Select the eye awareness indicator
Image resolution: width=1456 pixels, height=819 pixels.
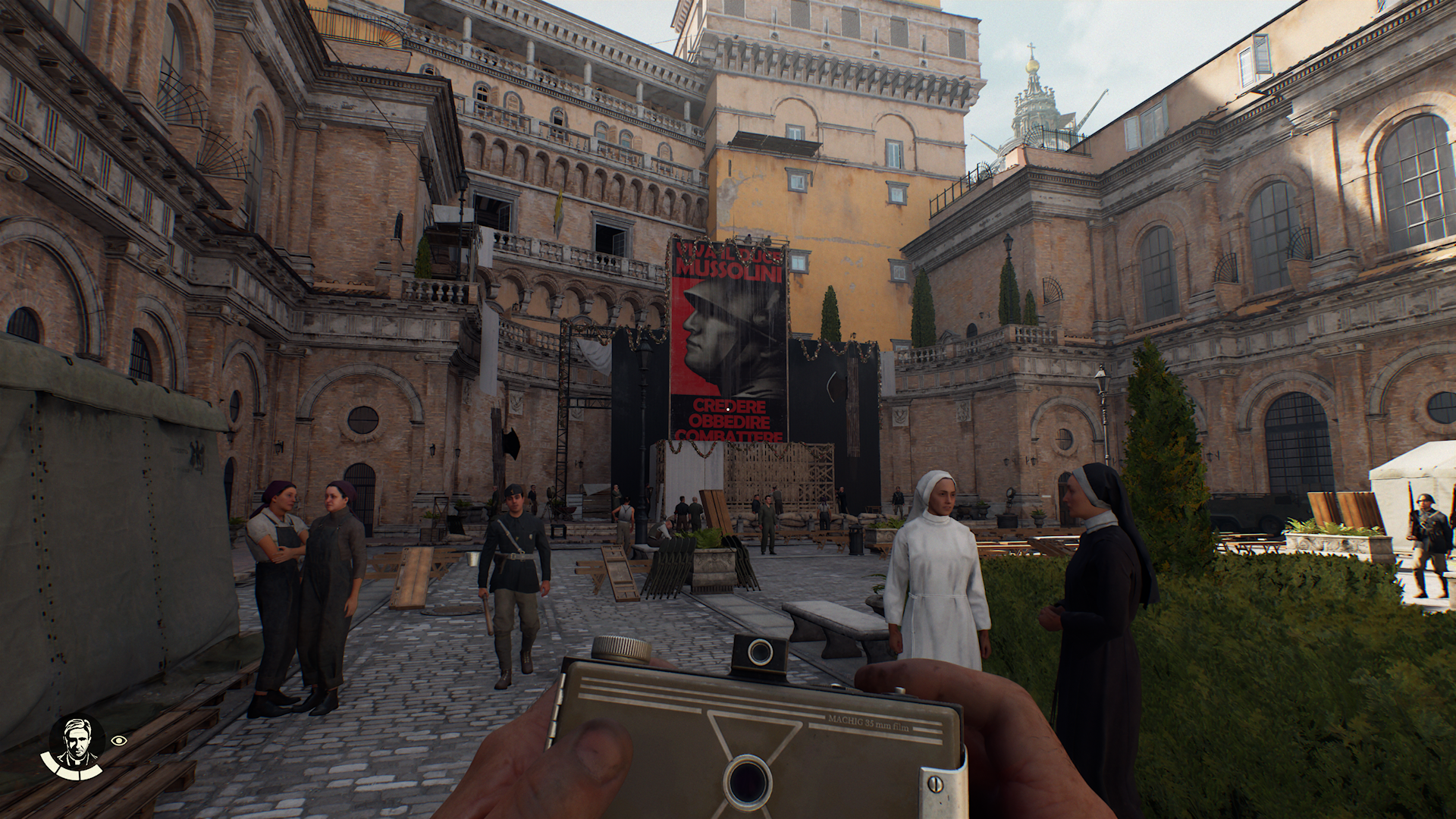click(119, 741)
